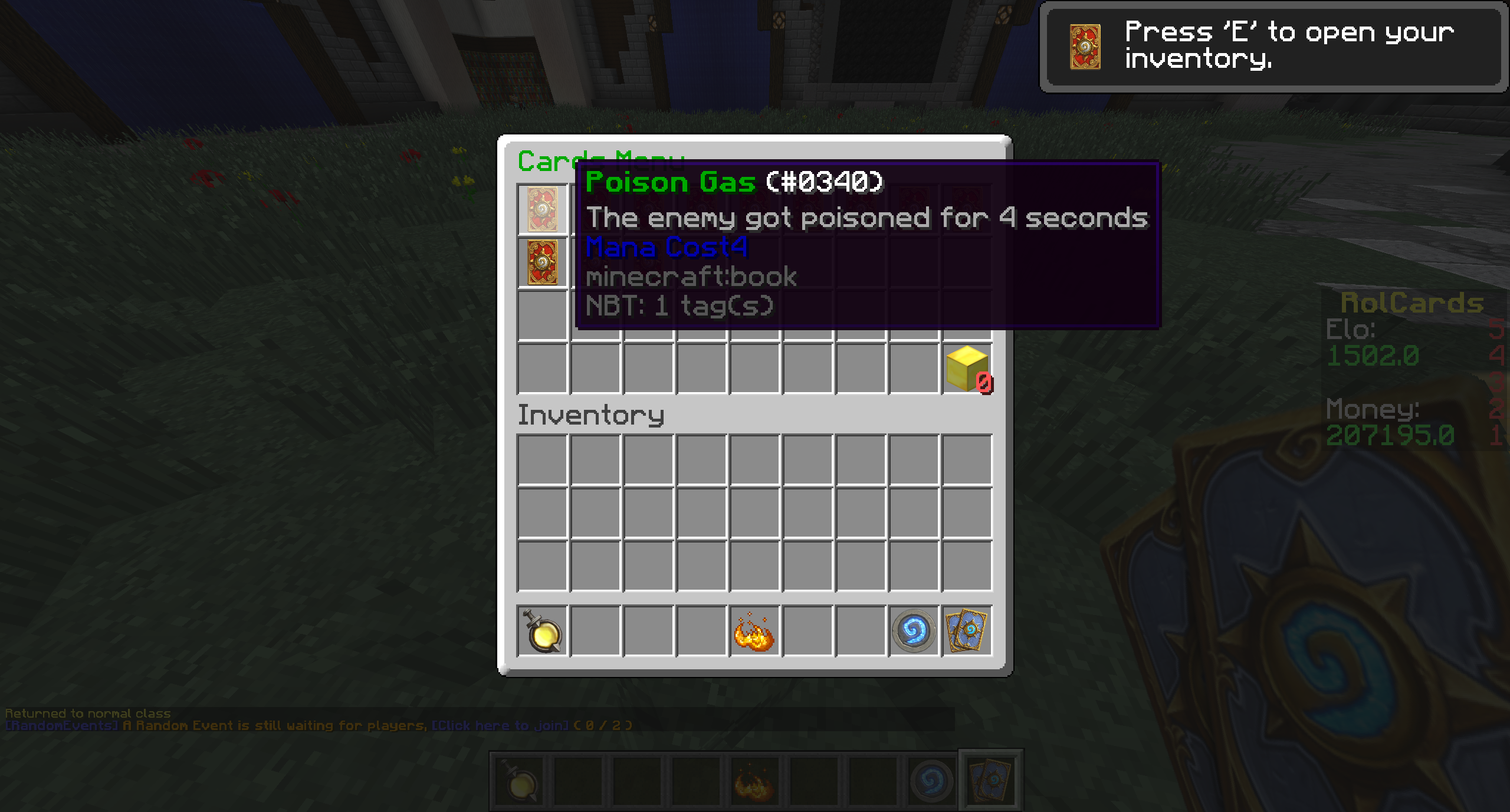Screen dimensions: 1510x812
Task: Select the blue swirl stone slot
Action: 914,631
